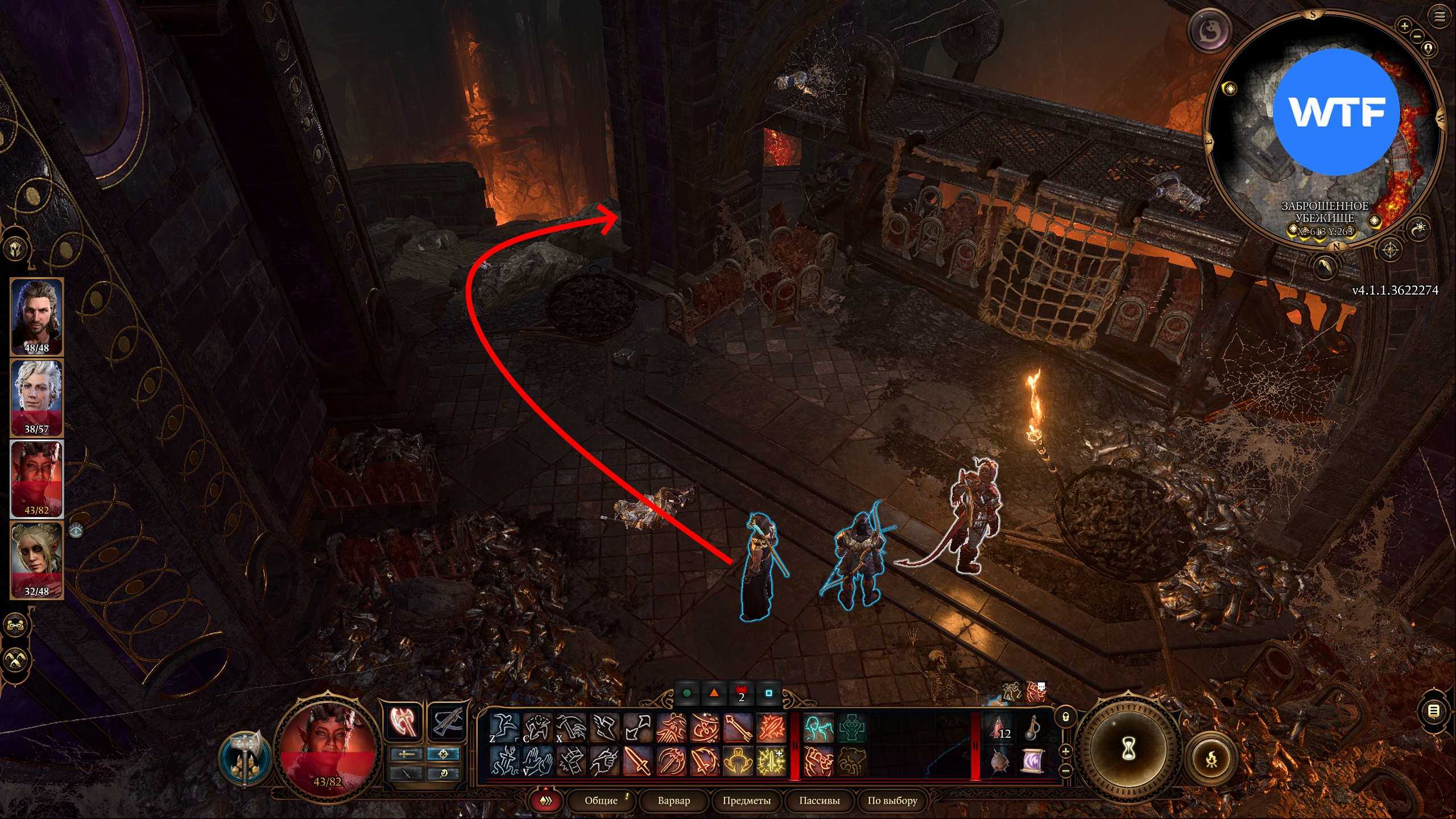Toggle the hotbar padlock lock
The height and width of the screenshot is (819, 1456).
click(1066, 717)
